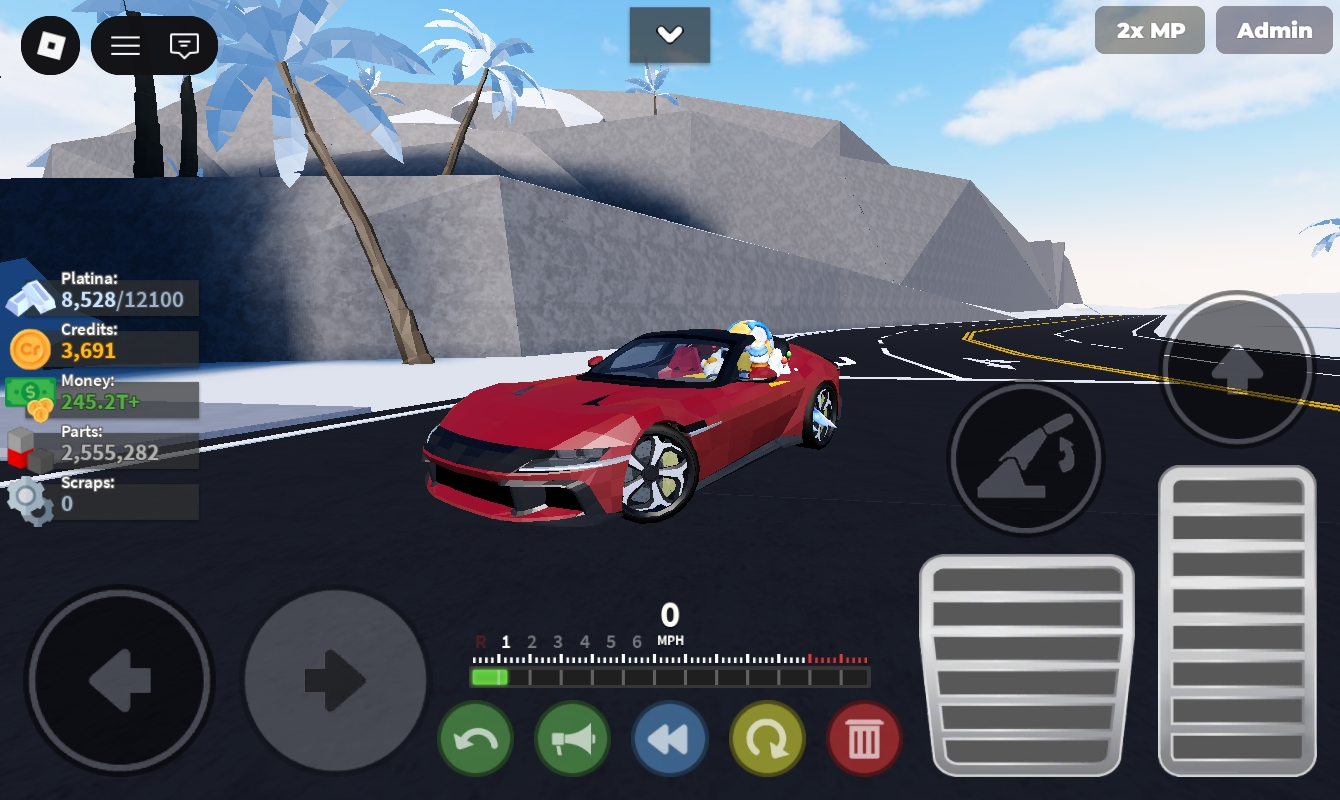Viewport: 1340px width, 800px height.
Task: Open the Roblox chat window
Action: click(x=184, y=46)
